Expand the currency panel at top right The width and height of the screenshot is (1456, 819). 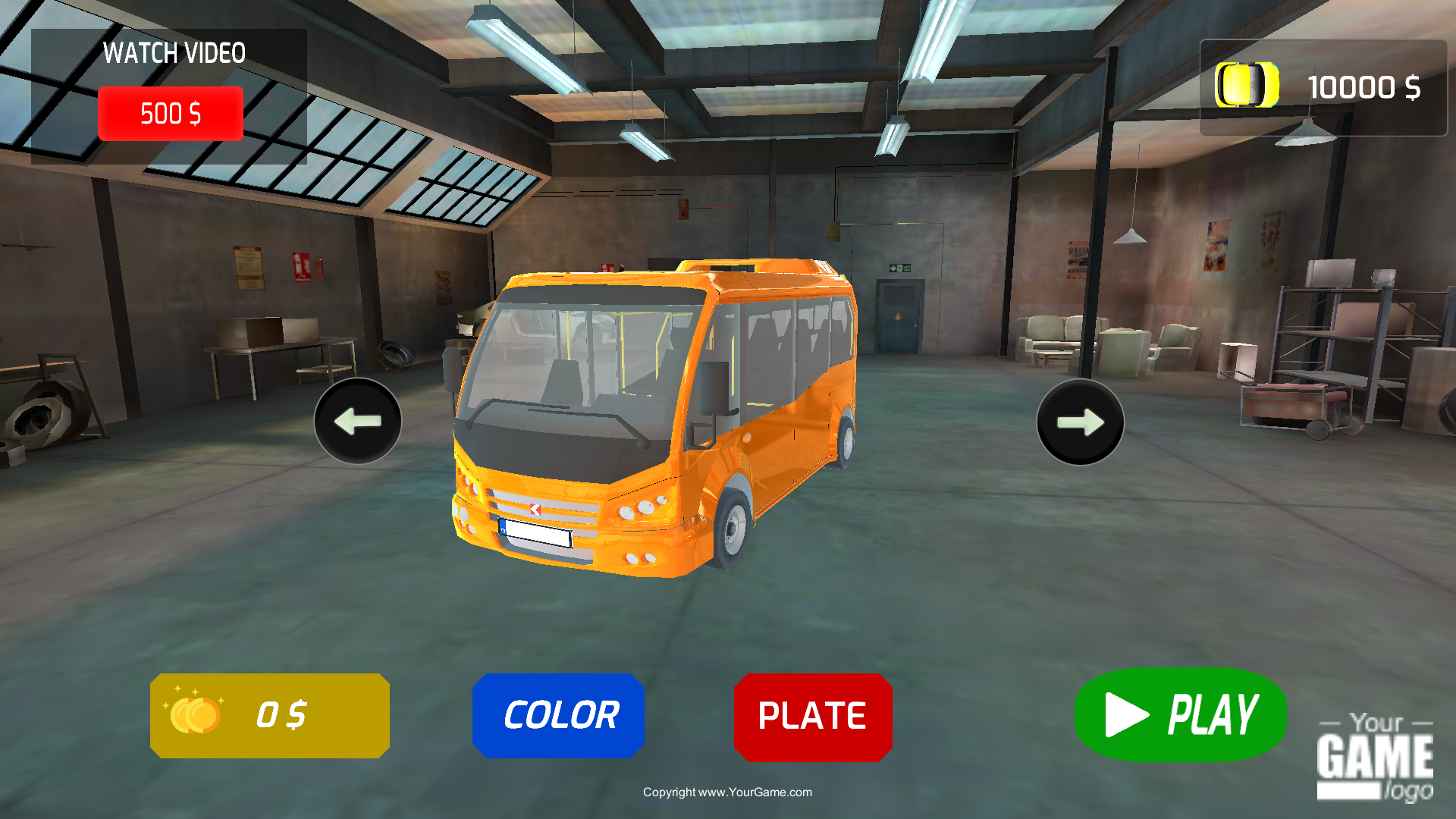pos(1326,87)
